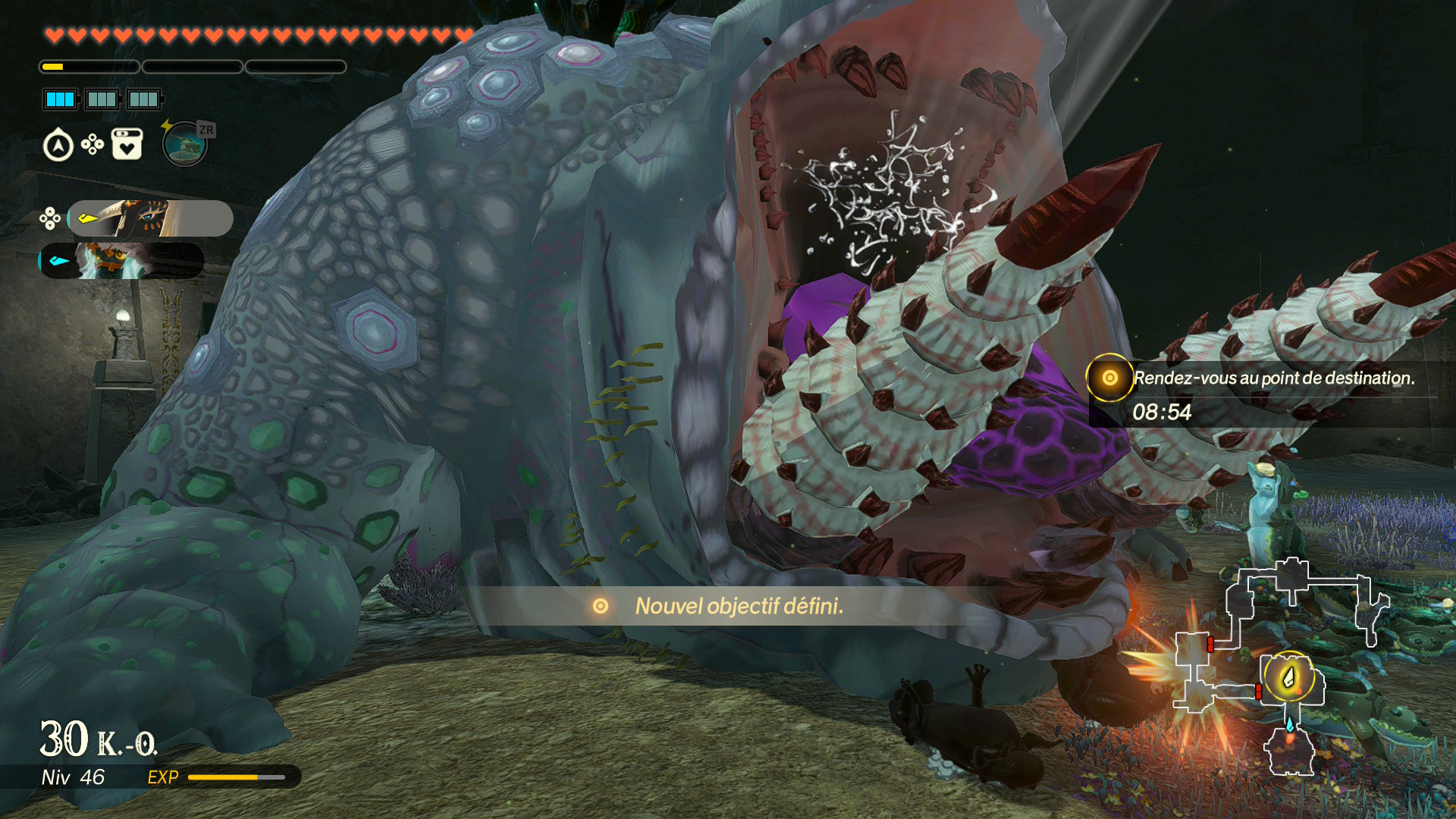Use the heart container healing item icon
The width and height of the screenshot is (1456, 819).
pos(127,144)
